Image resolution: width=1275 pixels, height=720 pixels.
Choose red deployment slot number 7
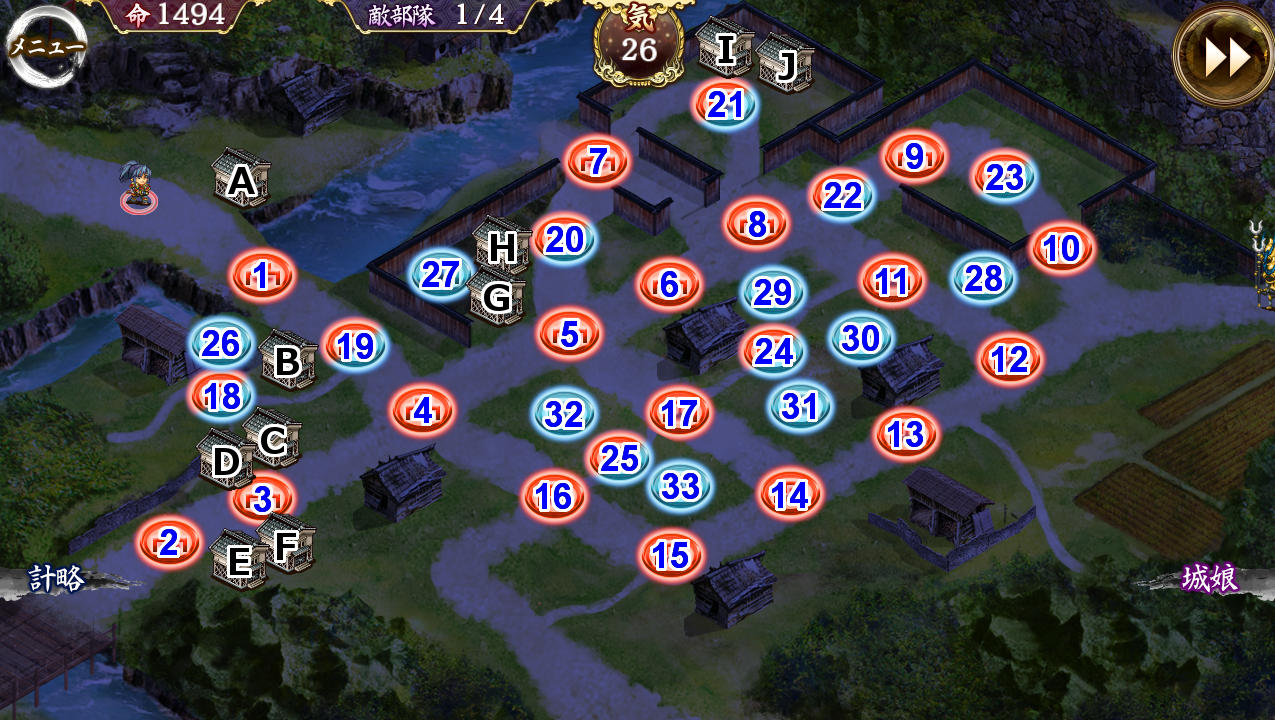598,161
